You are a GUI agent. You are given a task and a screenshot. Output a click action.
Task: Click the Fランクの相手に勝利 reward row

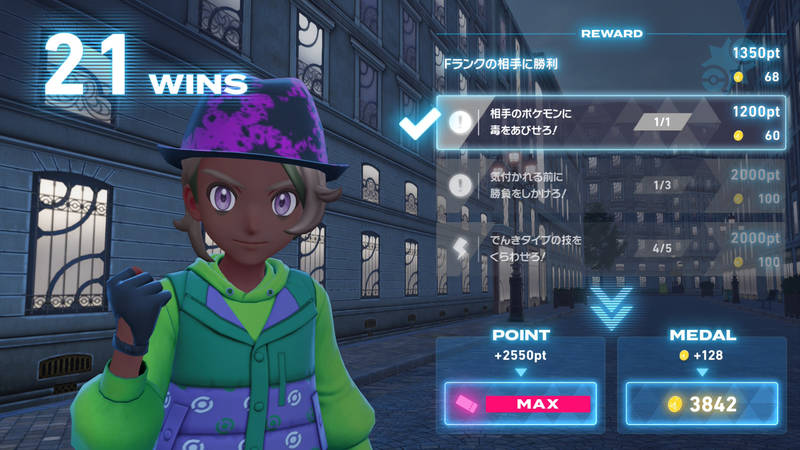click(x=612, y=63)
